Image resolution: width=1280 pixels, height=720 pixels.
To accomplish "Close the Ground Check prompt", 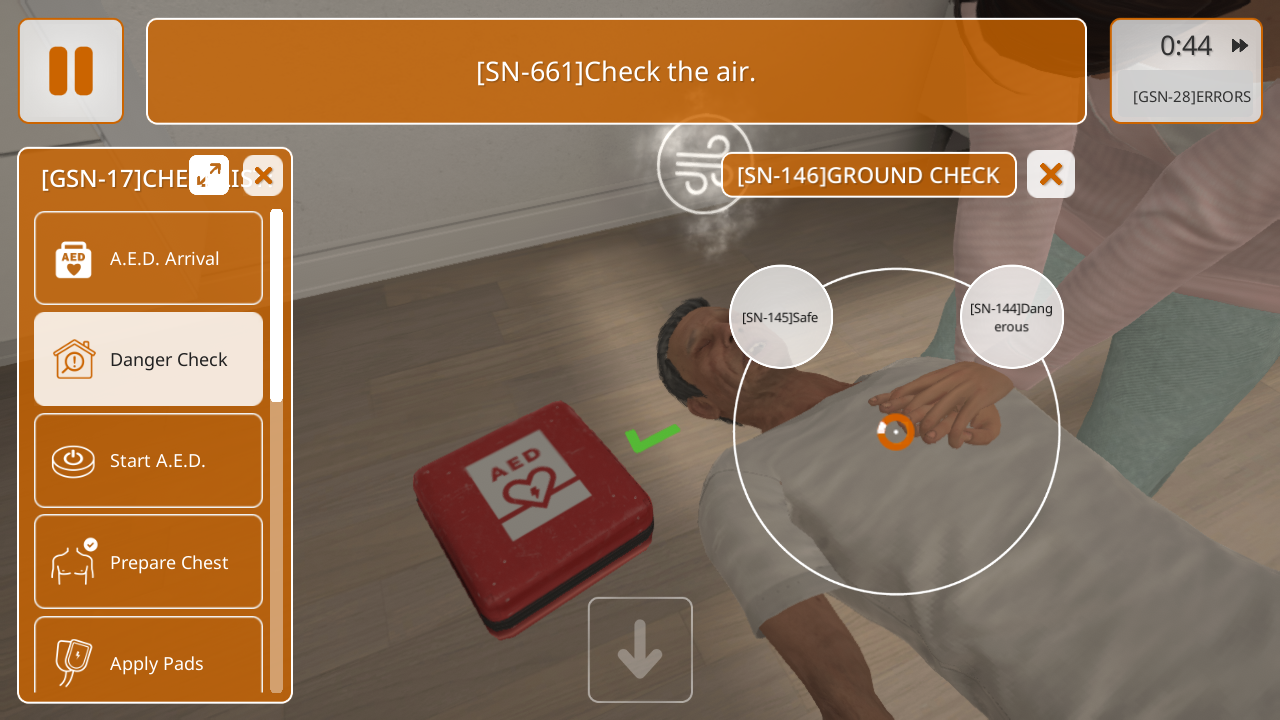I will click(1050, 175).
